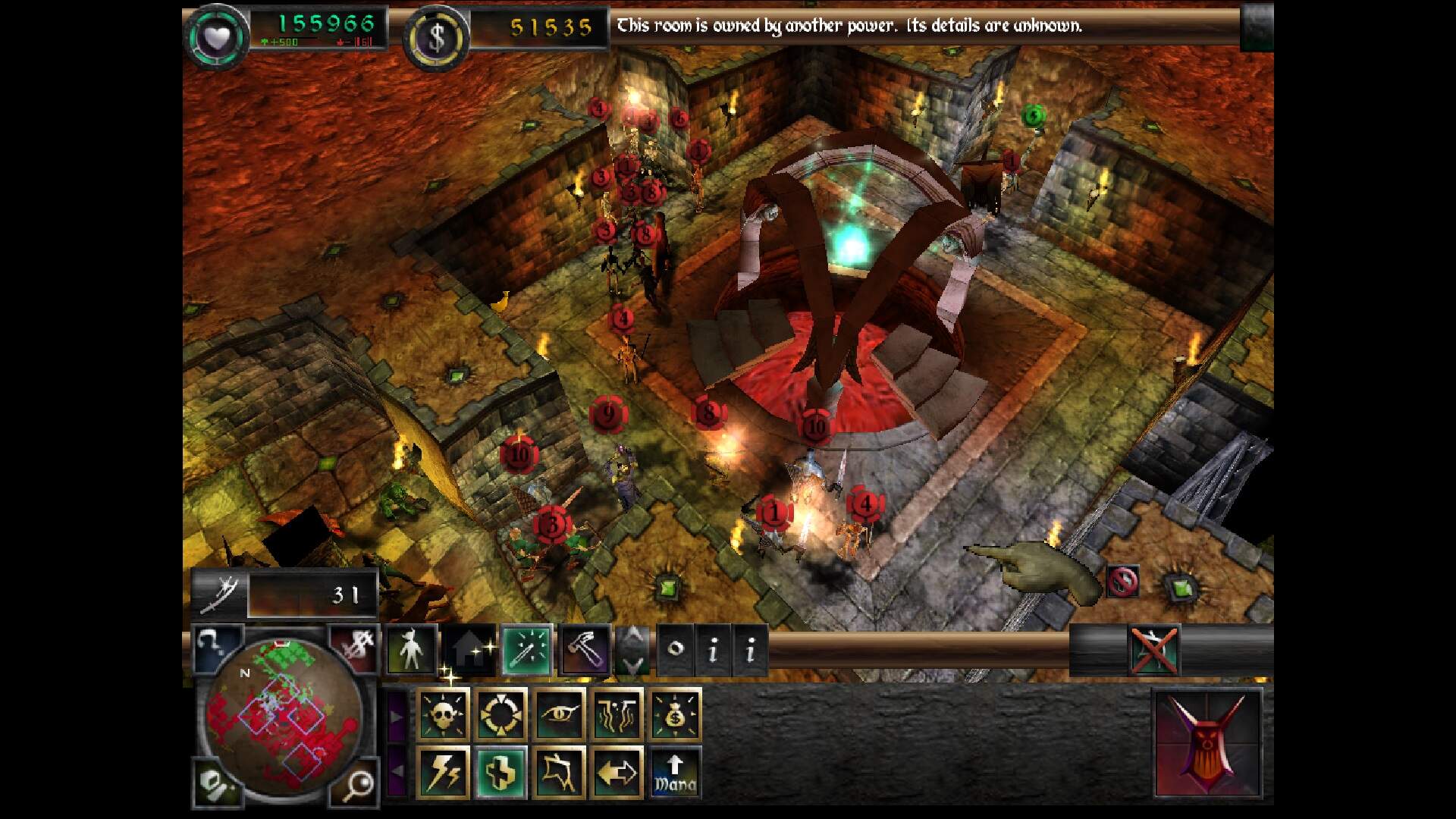Select the Heal cross spell
The width and height of the screenshot is (1456, 819).
click(501, 772)
